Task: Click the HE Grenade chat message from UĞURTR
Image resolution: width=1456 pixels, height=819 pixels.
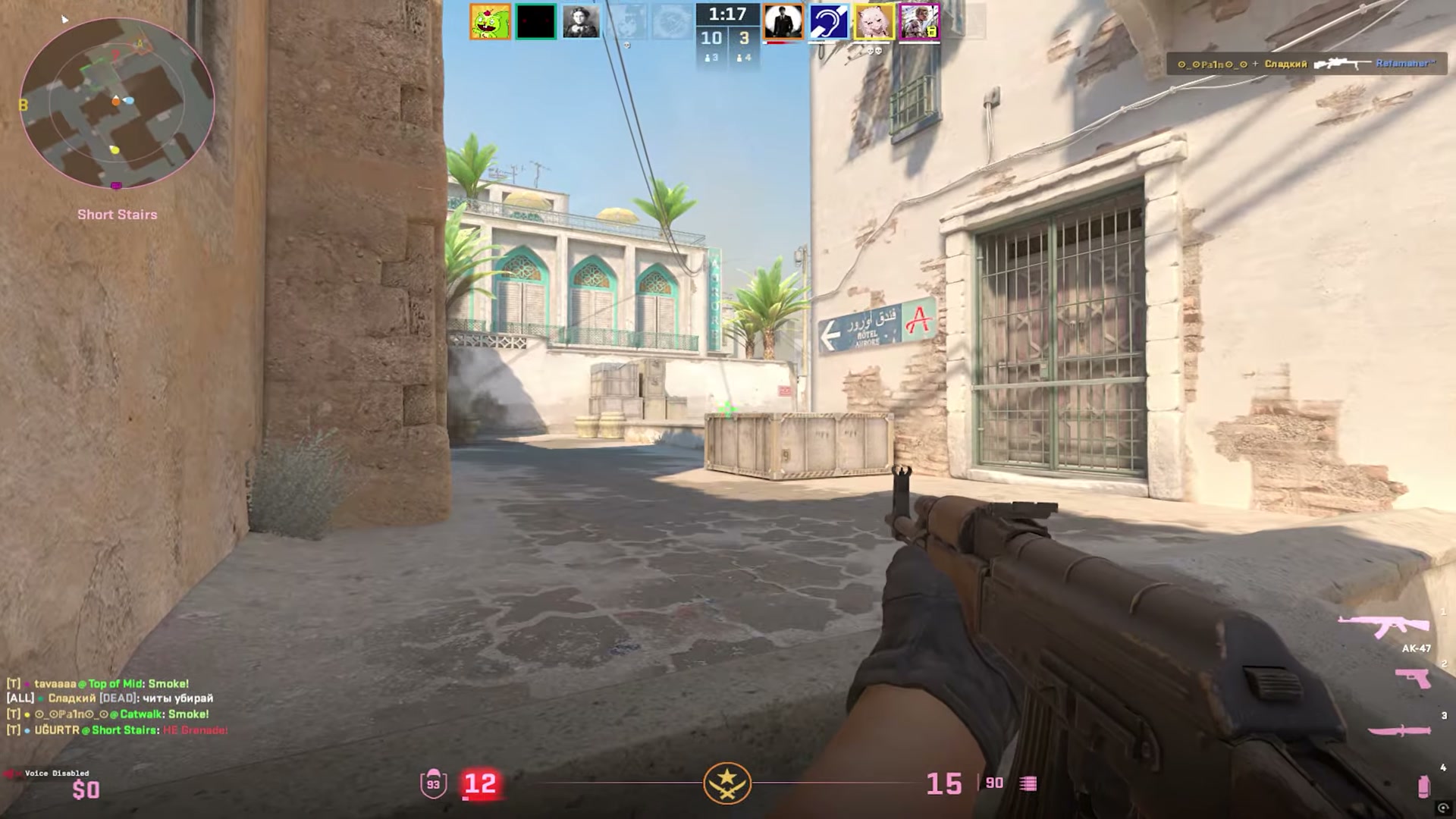Action: pos(193,730)
